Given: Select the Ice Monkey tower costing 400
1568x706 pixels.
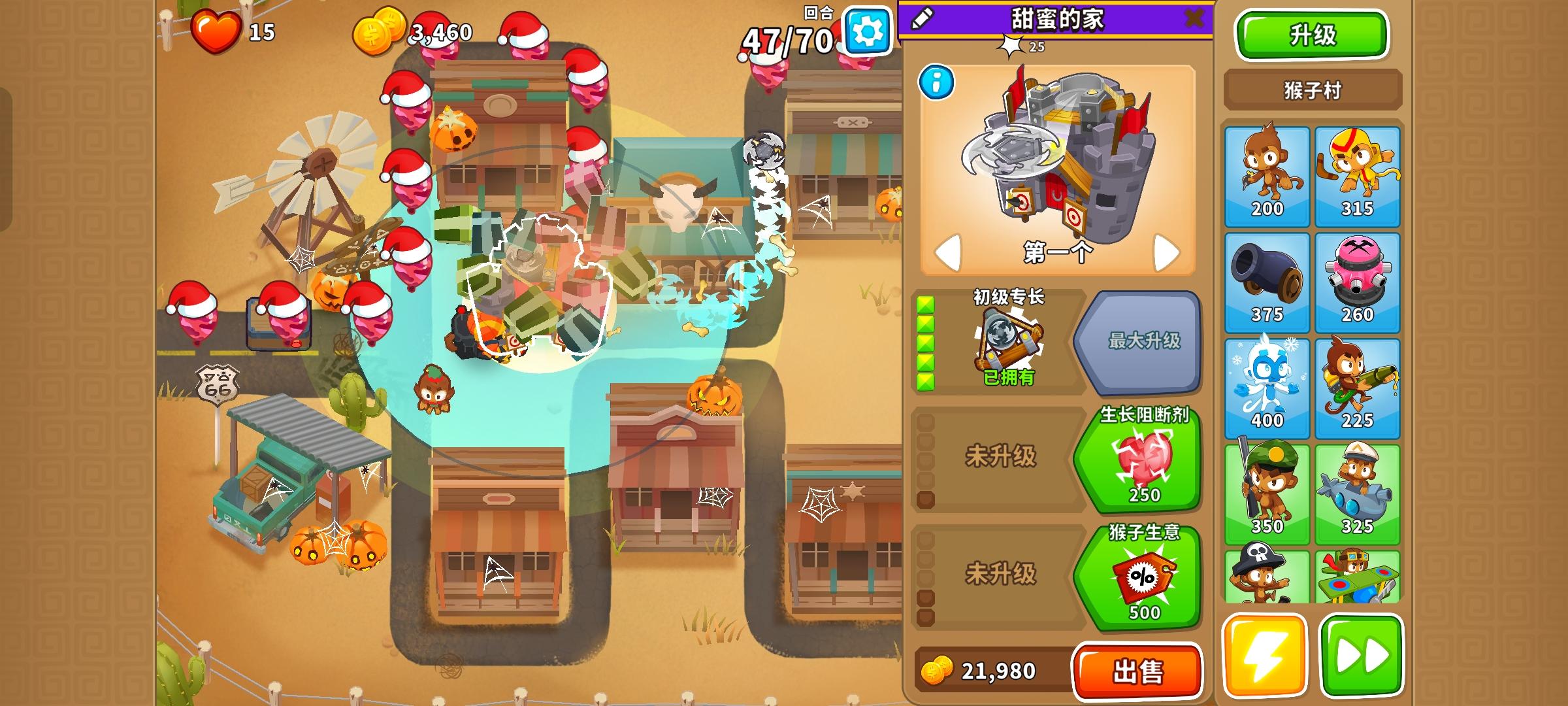Looking at the screenshot, I should tap(1266, 376).
